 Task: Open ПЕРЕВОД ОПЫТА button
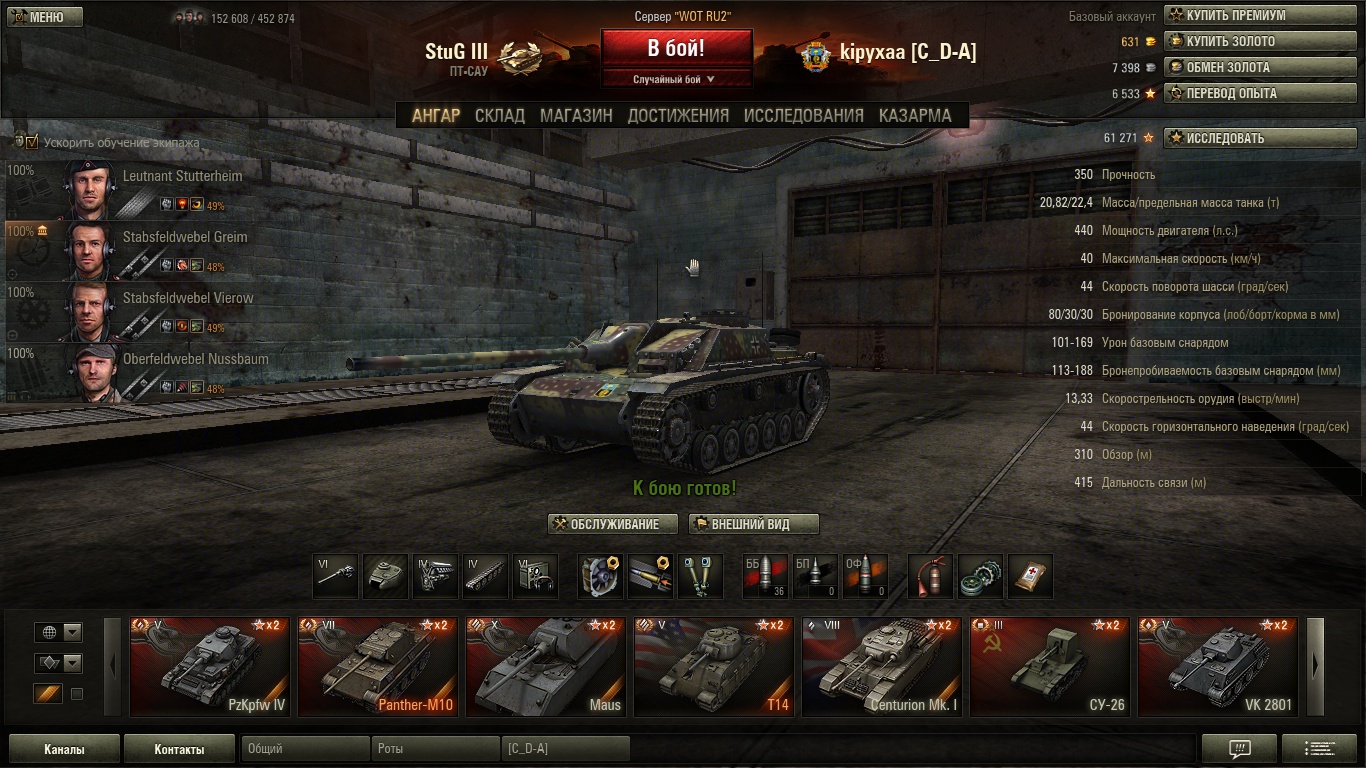[x=1244, y=94]
